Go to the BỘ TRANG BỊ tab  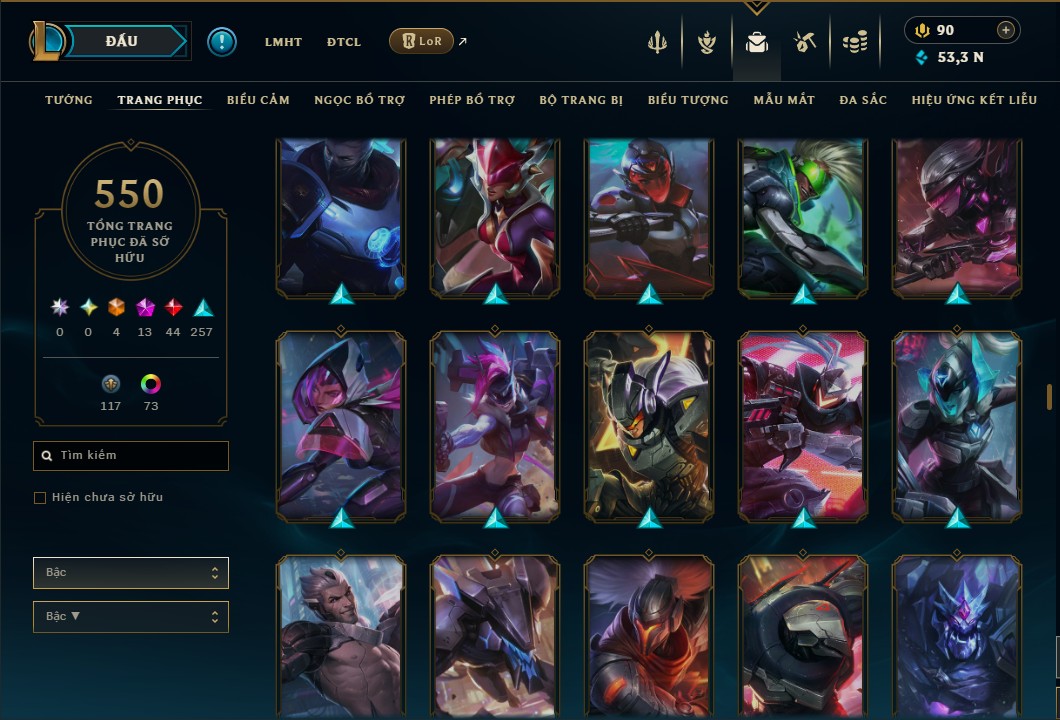[x=581, y=100]
